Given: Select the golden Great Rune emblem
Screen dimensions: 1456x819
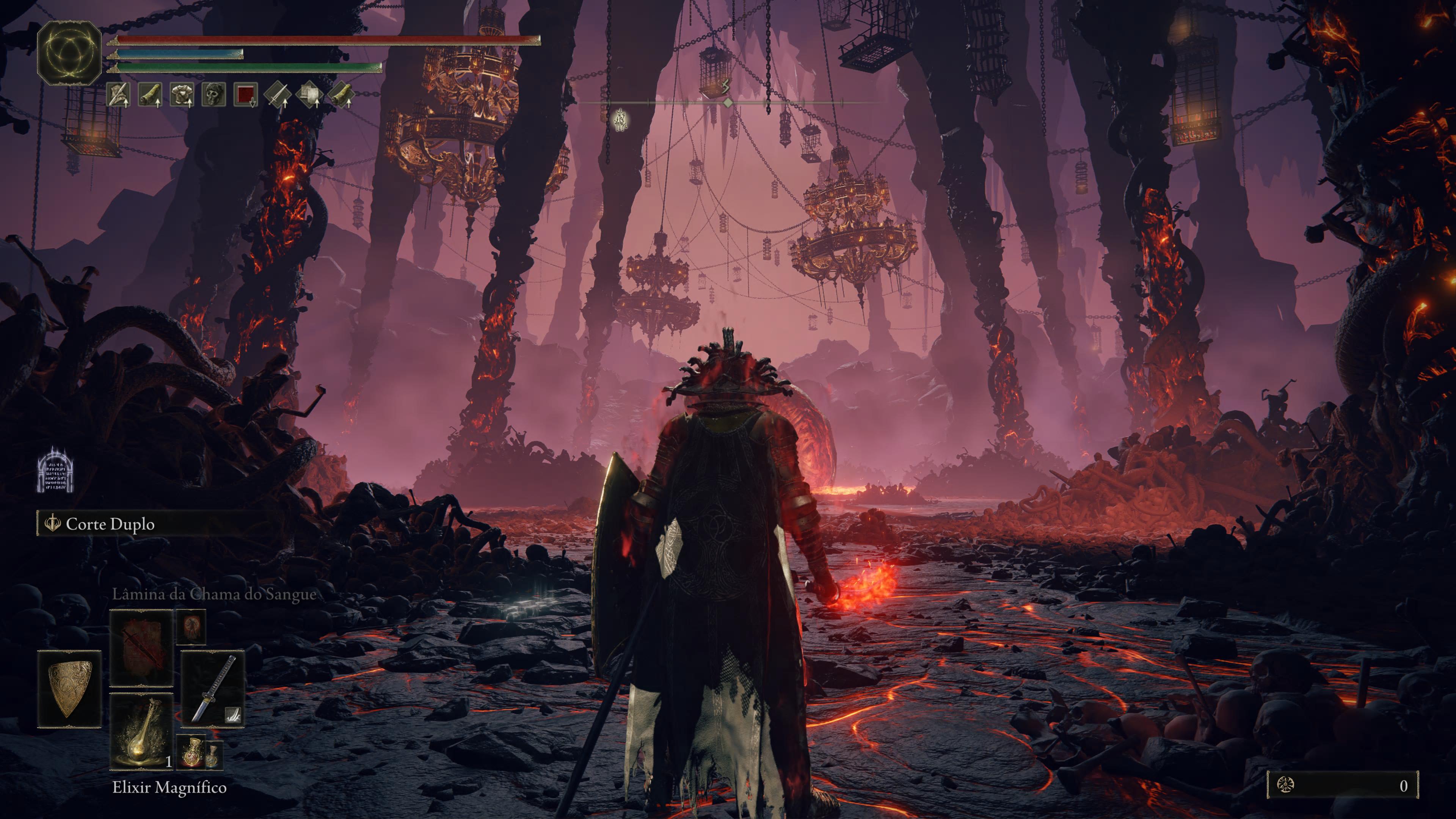Looking at the screenshot, I should pos(69,54).
